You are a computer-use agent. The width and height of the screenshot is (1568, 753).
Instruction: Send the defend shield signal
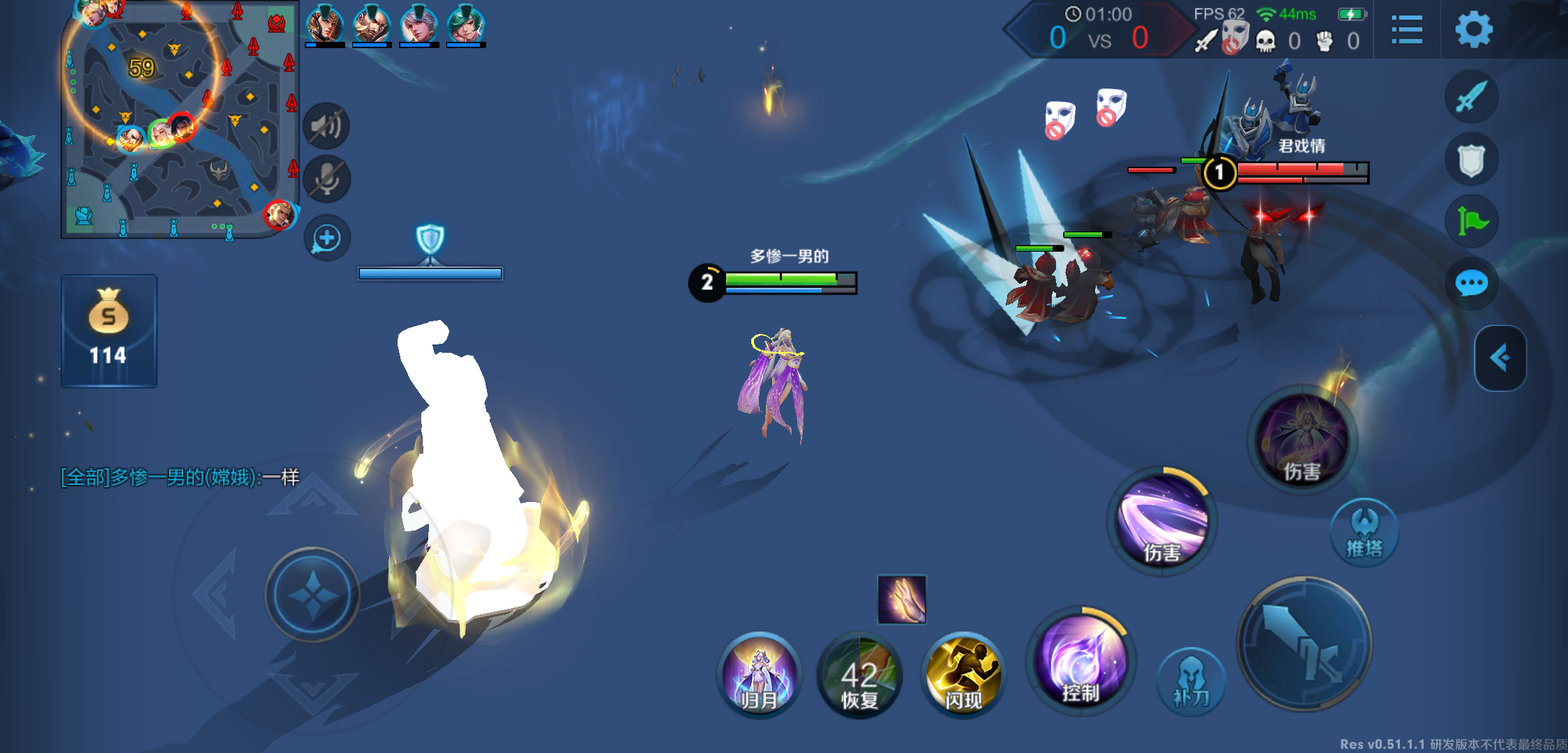pyautogui.click(x=1471, y=160)
